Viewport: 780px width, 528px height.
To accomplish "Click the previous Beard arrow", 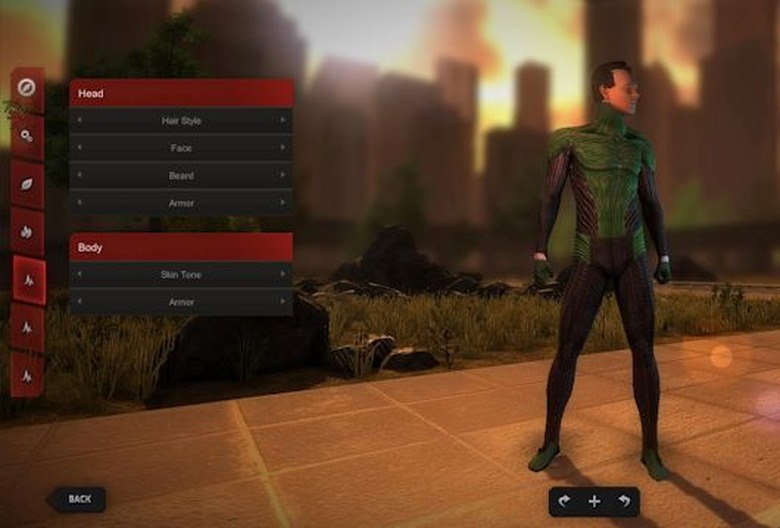I will coord(80,176).
